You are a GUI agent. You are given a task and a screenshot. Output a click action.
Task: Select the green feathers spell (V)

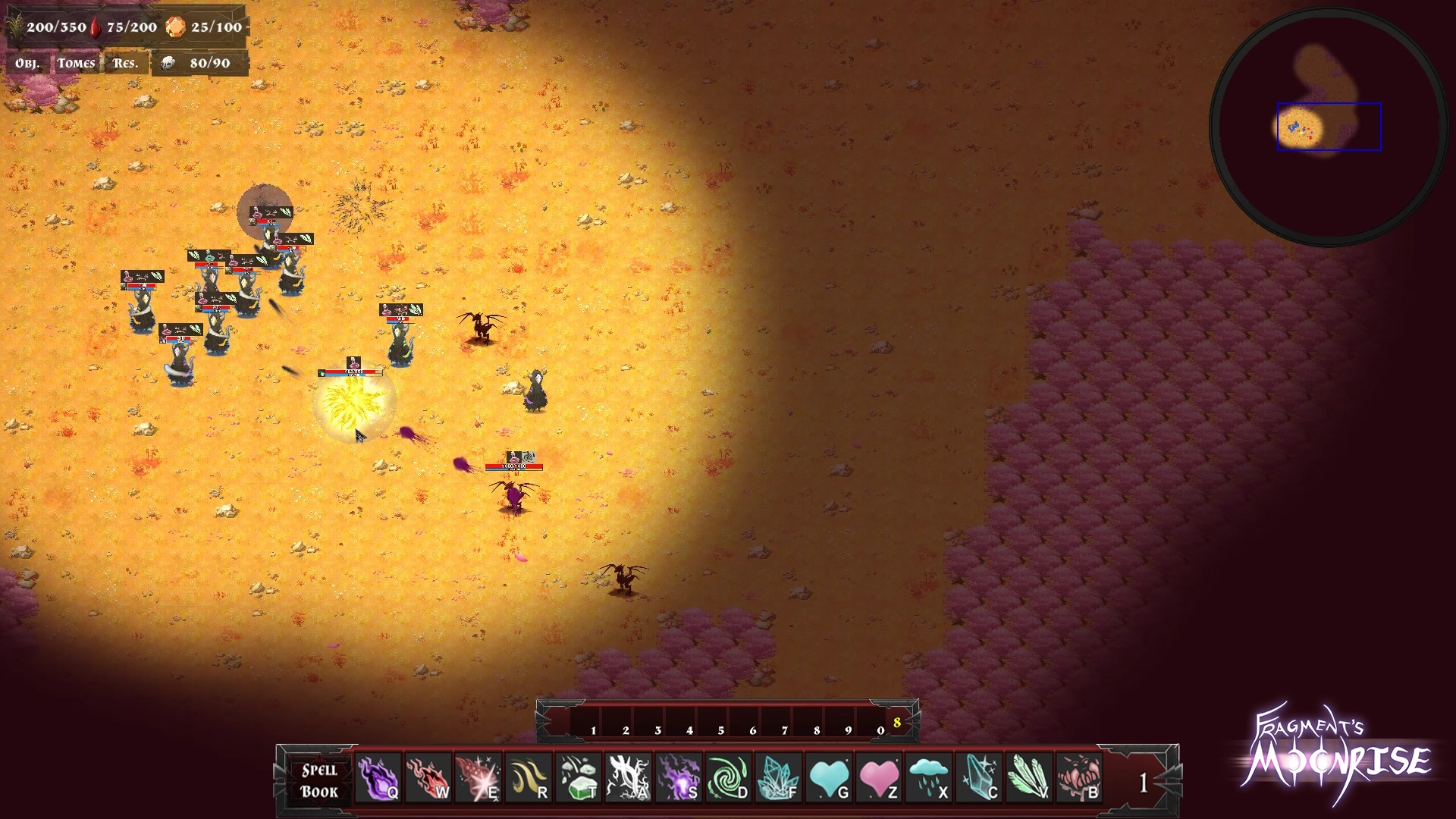(1028, 779)
